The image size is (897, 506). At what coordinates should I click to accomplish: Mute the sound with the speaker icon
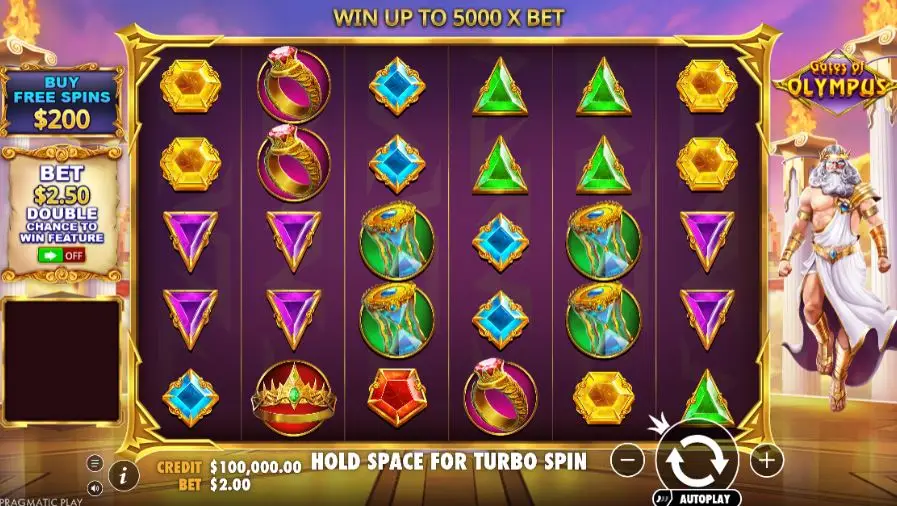click(95, 488)
